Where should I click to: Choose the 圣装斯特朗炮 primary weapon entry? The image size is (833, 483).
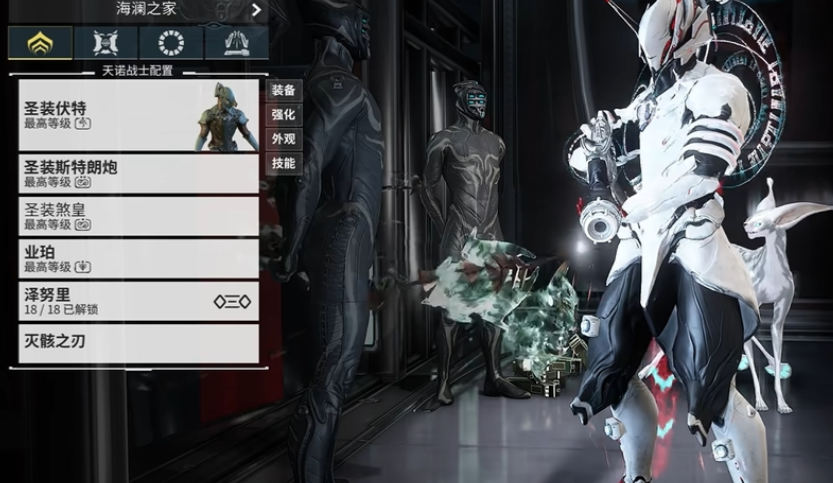[x=138, y=173]
